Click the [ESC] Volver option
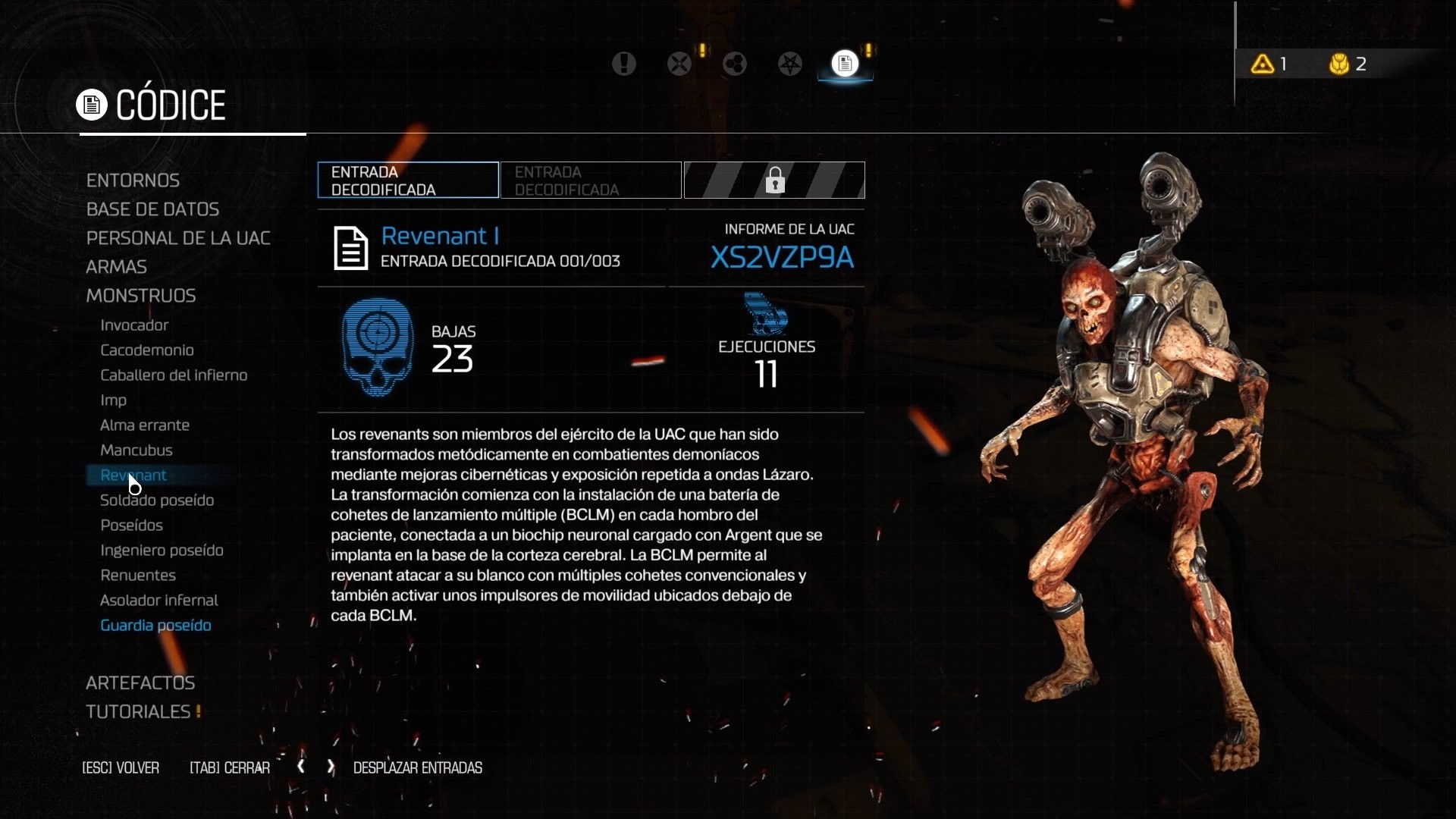Viewport: 1456px width, 819px height. tap(120, 767)
